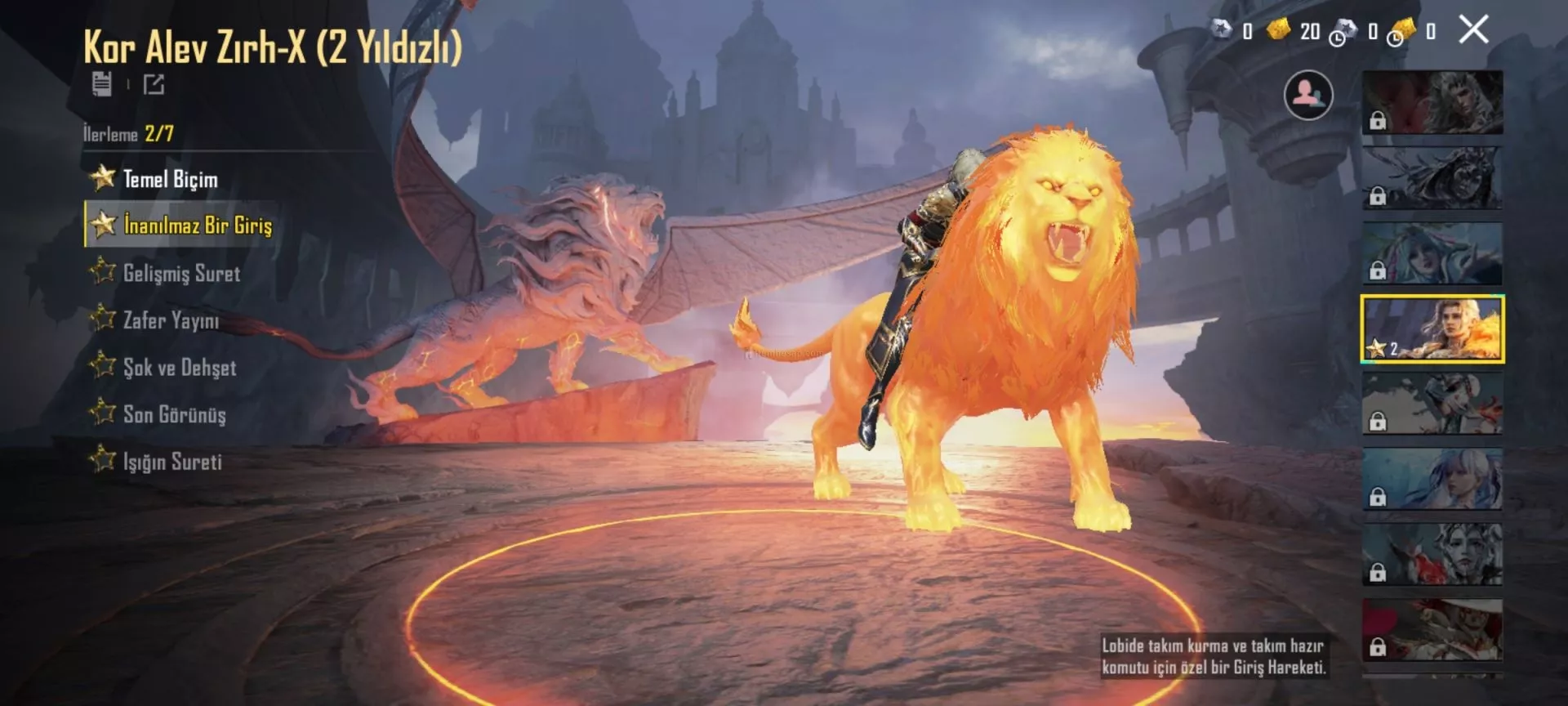Choose the locked teal-haired outfit thumbnail
Viewport: 1568px width, 706px height.
(1432, 253)
